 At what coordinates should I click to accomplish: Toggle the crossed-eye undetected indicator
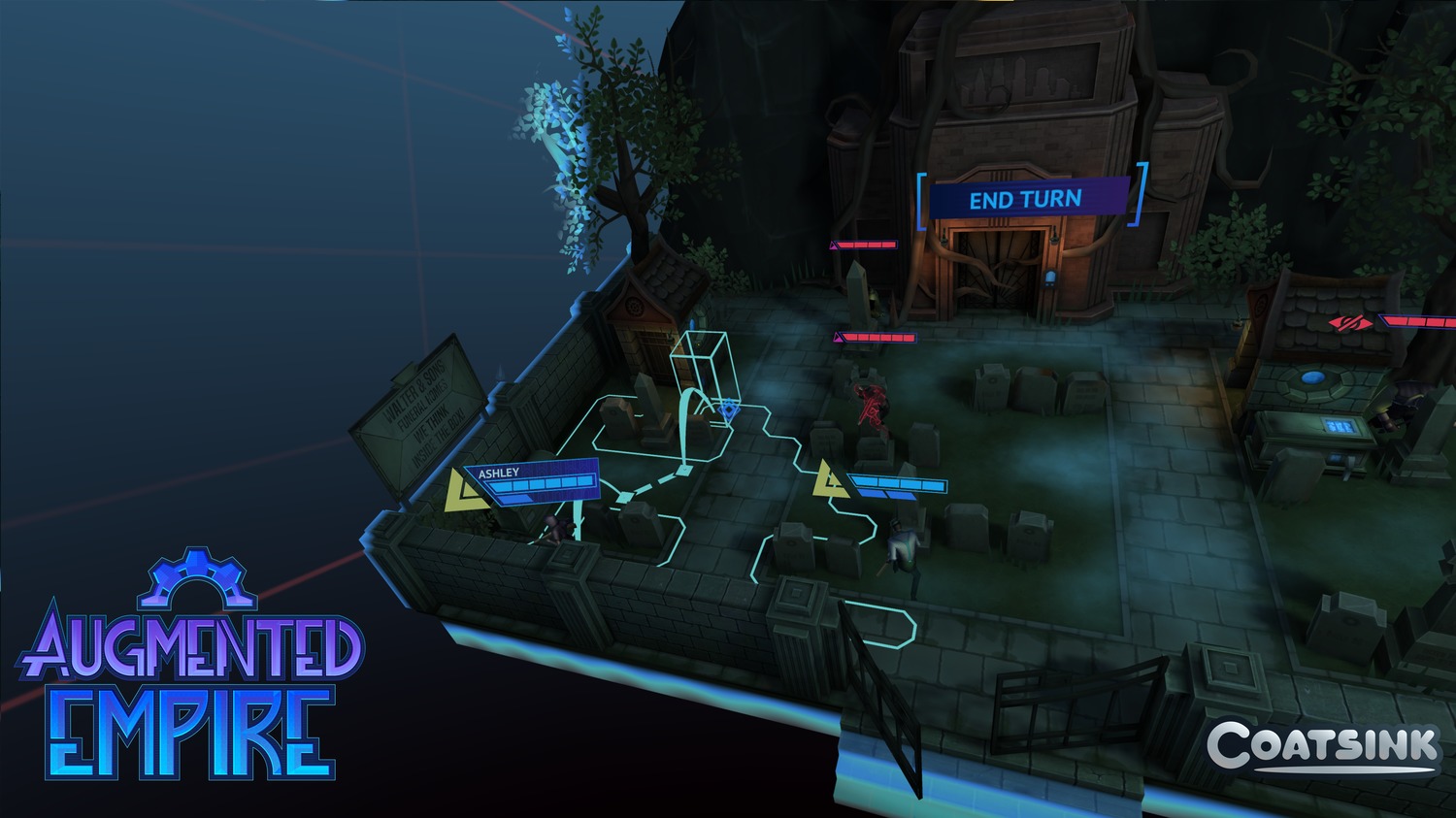[x=1348, y=323]
